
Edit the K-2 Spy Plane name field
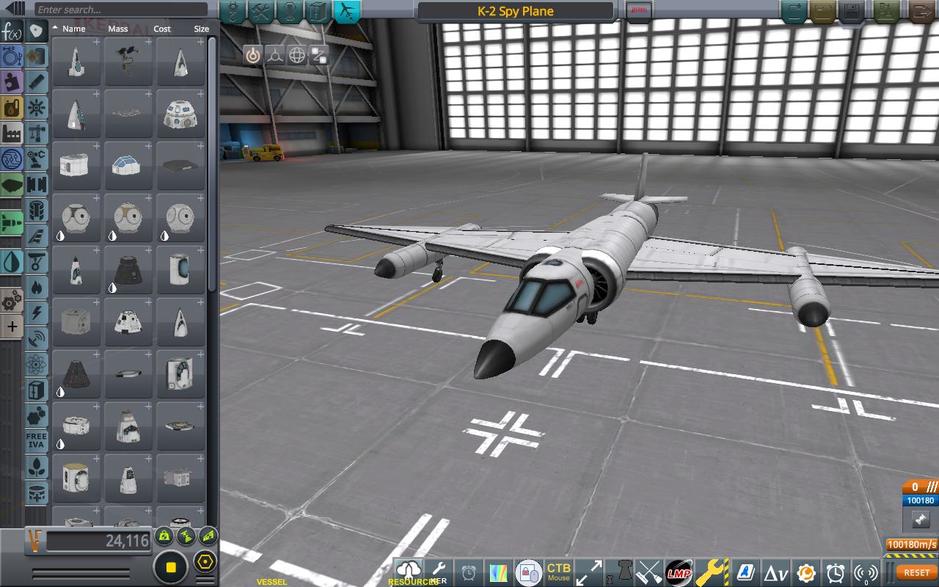click(x=515, y=11)
